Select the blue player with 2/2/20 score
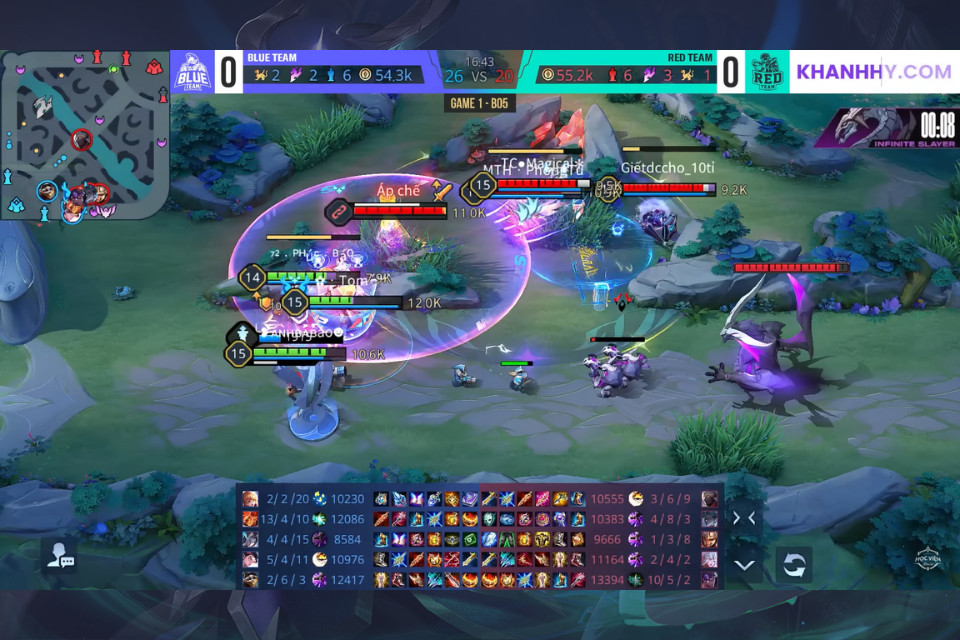960x640 pixels. 249,499
